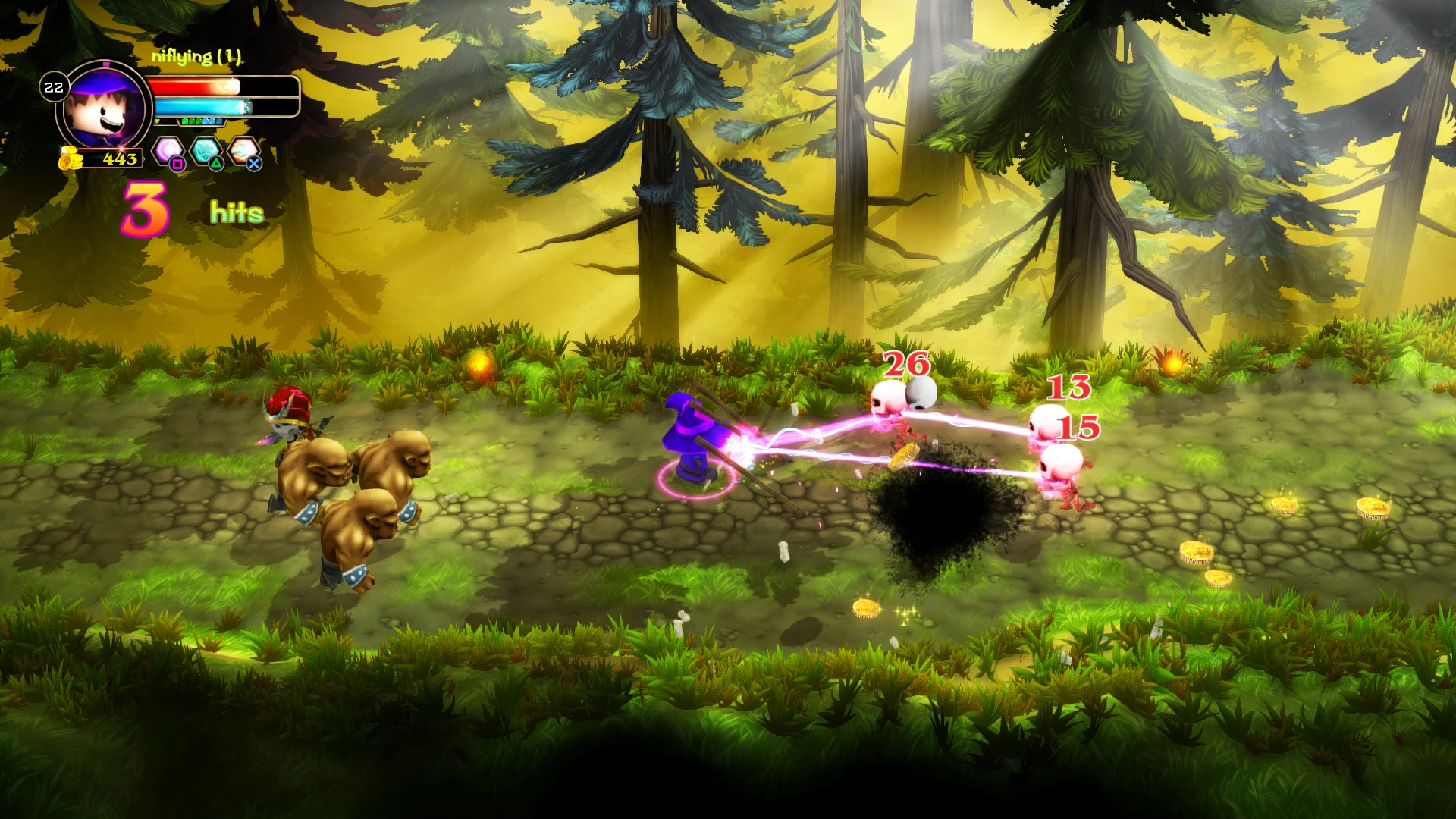Select the green Triangle button symbol

click(216, 165)
